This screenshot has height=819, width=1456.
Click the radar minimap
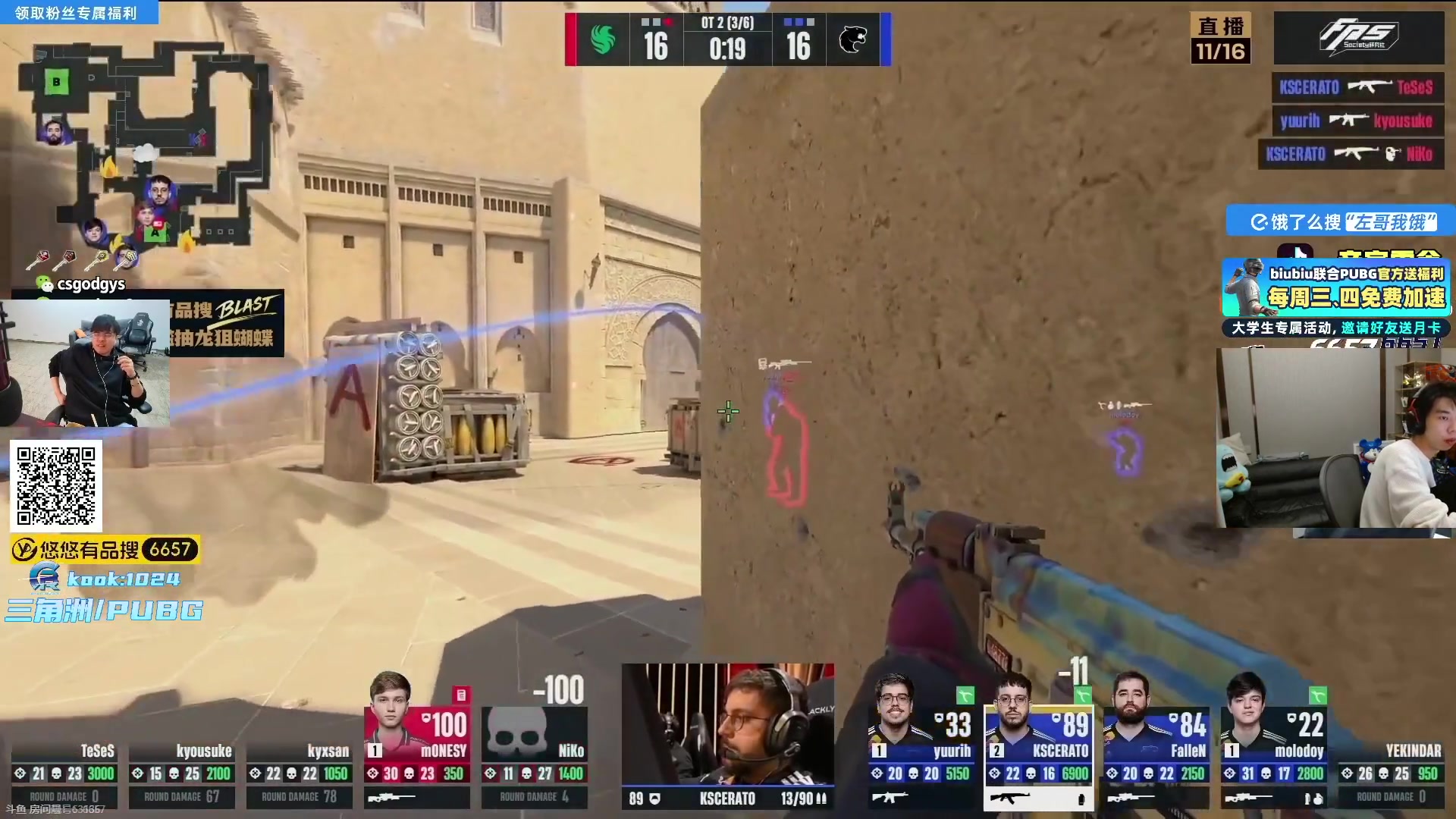pyautogui.click(x=144, y=144)
